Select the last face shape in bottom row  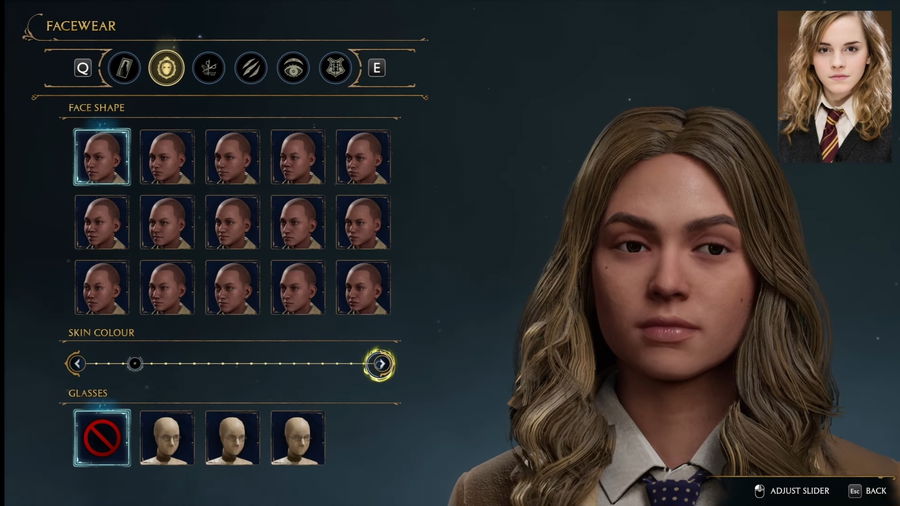point(363,288)
